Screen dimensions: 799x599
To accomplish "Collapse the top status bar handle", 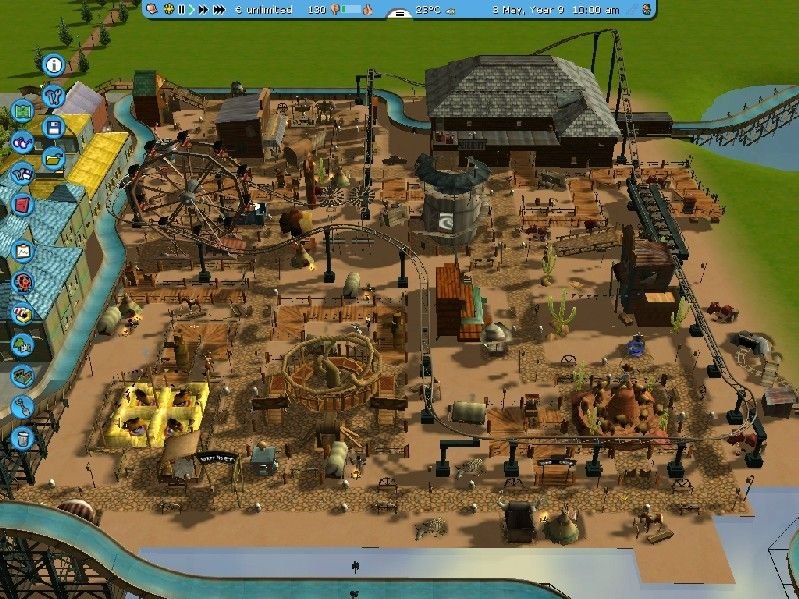I will tap(398, 14).
